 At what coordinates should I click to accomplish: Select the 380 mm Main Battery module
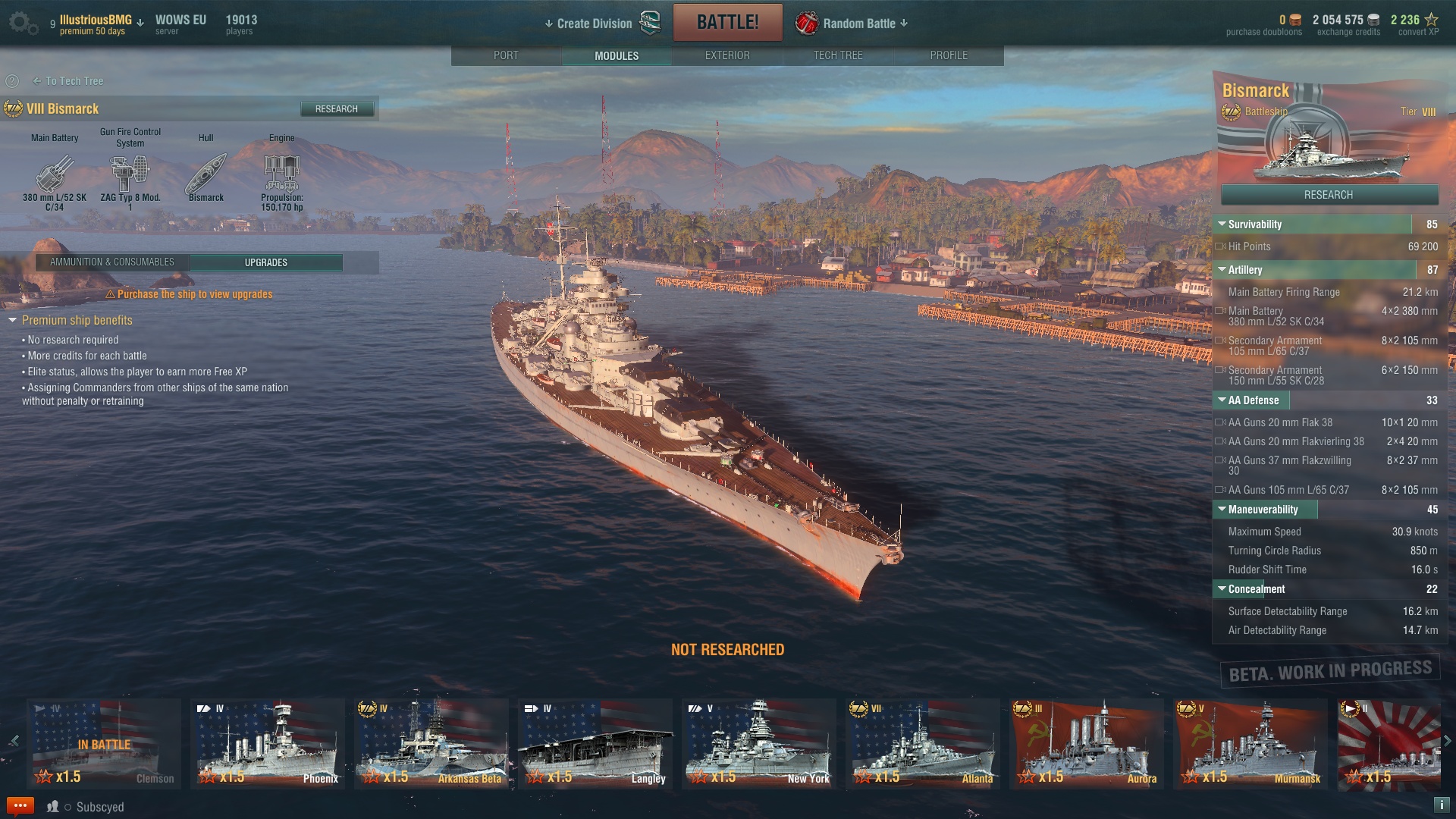coord(55,174)
